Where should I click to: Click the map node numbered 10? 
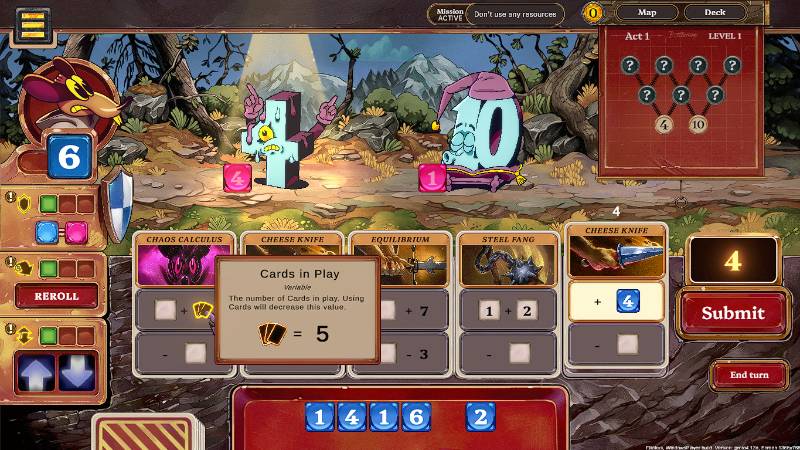[698, 125]
